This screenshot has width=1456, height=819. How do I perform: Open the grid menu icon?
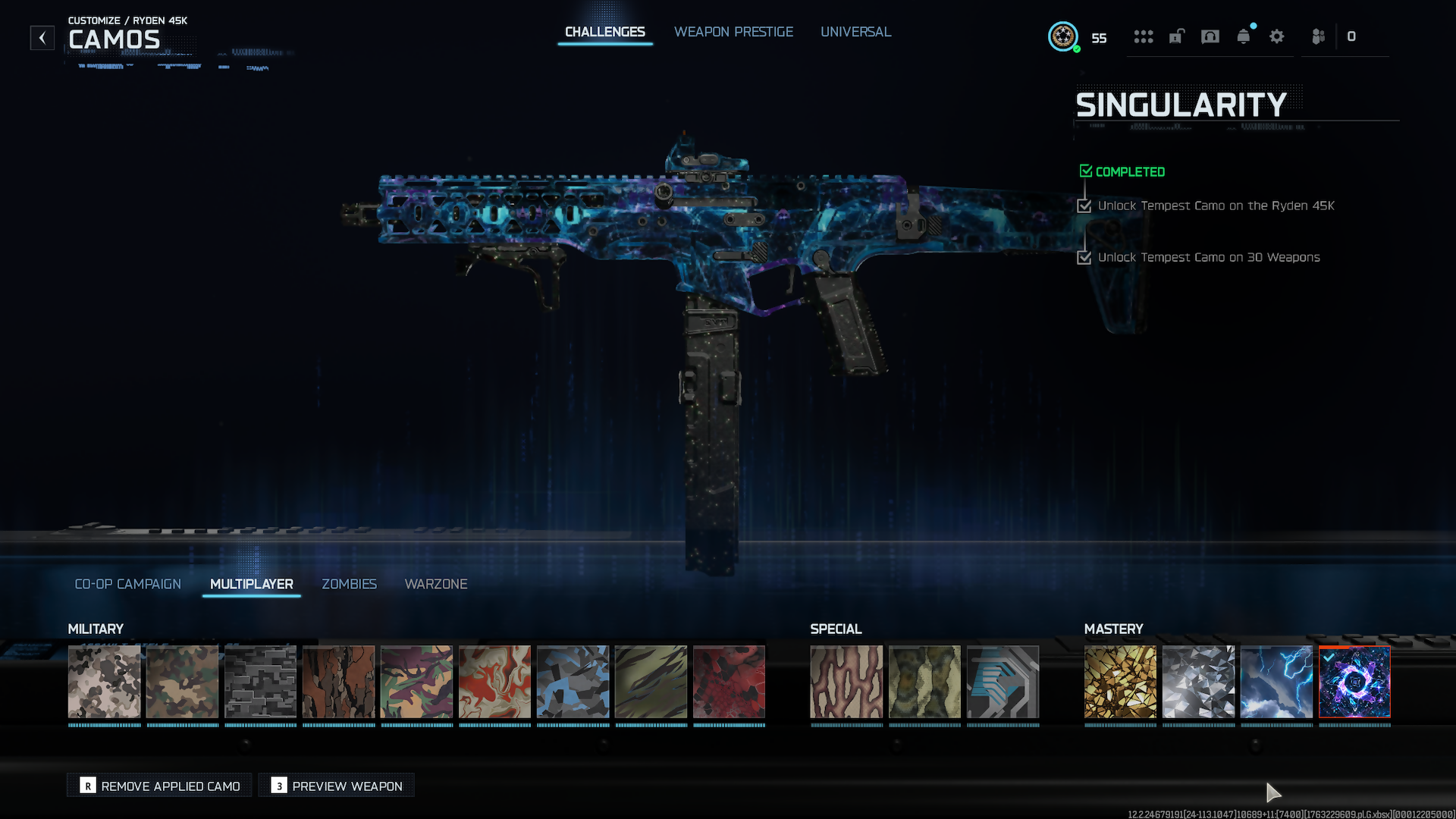pos(1143,36)
